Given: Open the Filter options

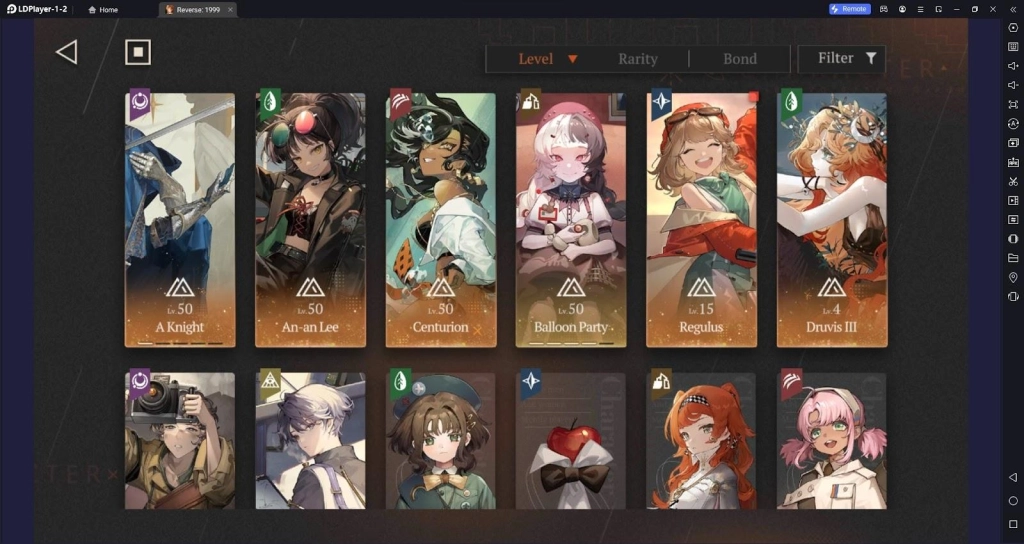Looking at the screenshot, I should [846, 59].
